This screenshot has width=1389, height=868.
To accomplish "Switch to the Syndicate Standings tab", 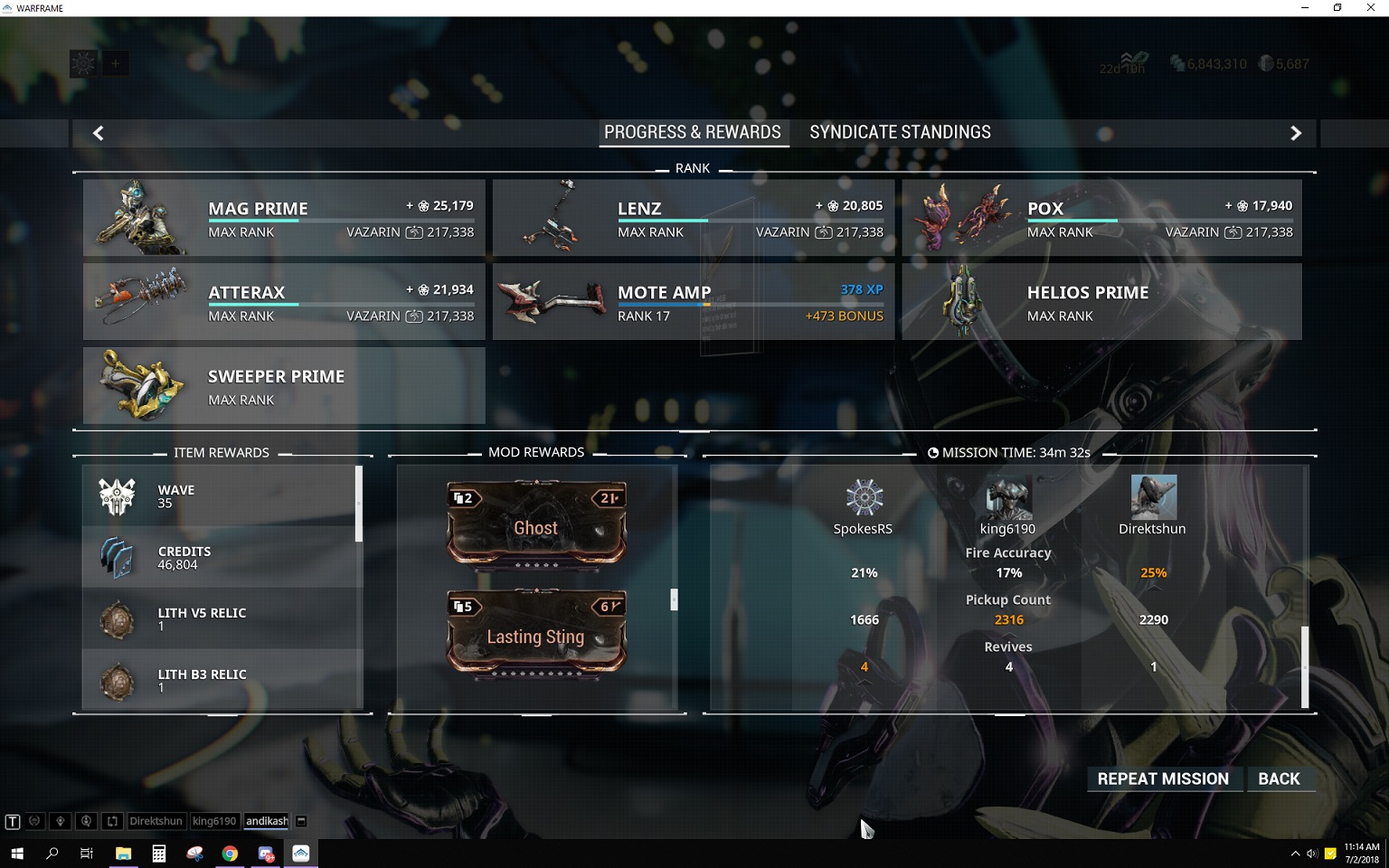I will pos(900,132).
